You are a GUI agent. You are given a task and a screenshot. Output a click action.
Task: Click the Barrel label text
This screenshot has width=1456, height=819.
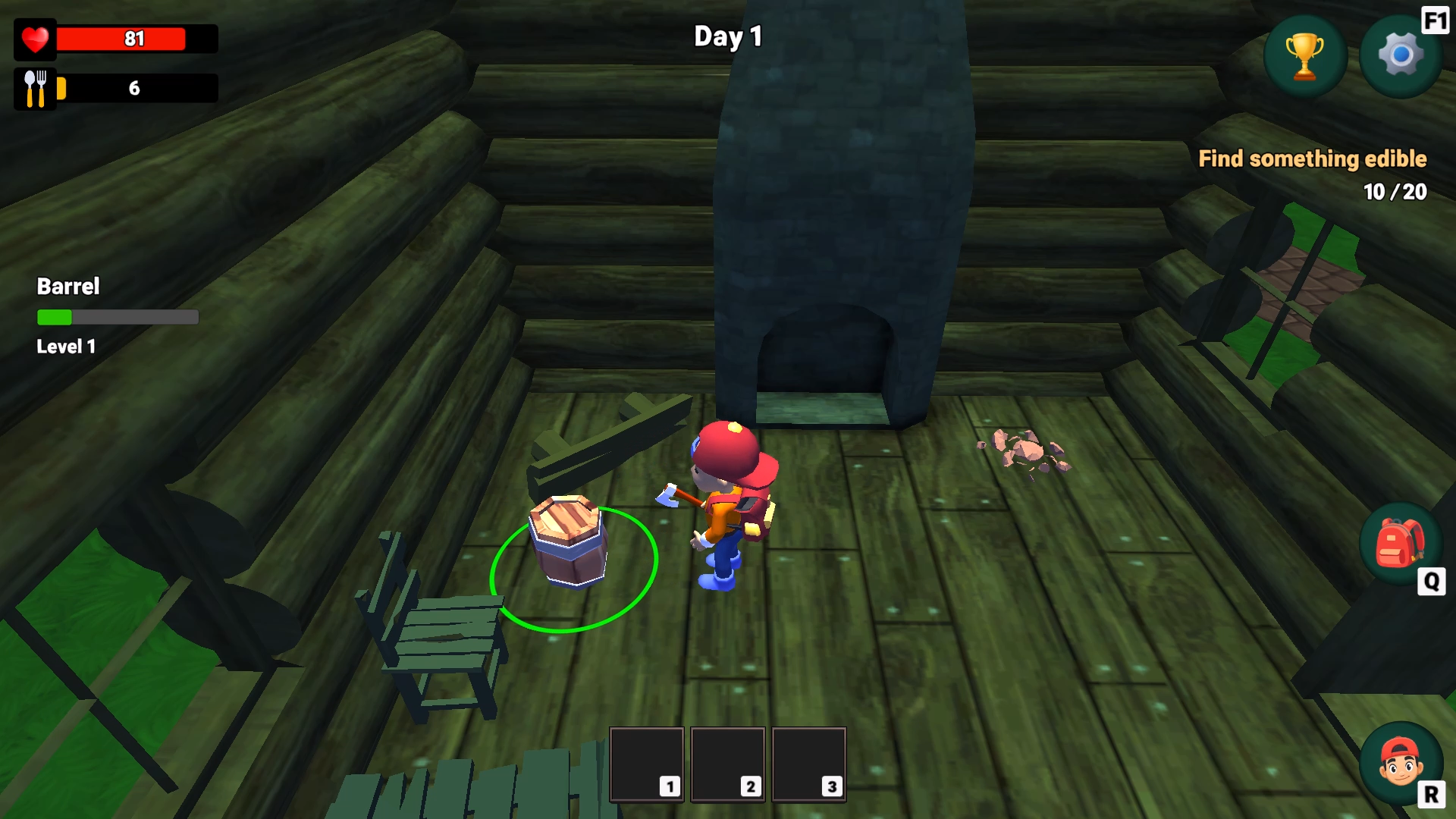(x=68, y=287)
